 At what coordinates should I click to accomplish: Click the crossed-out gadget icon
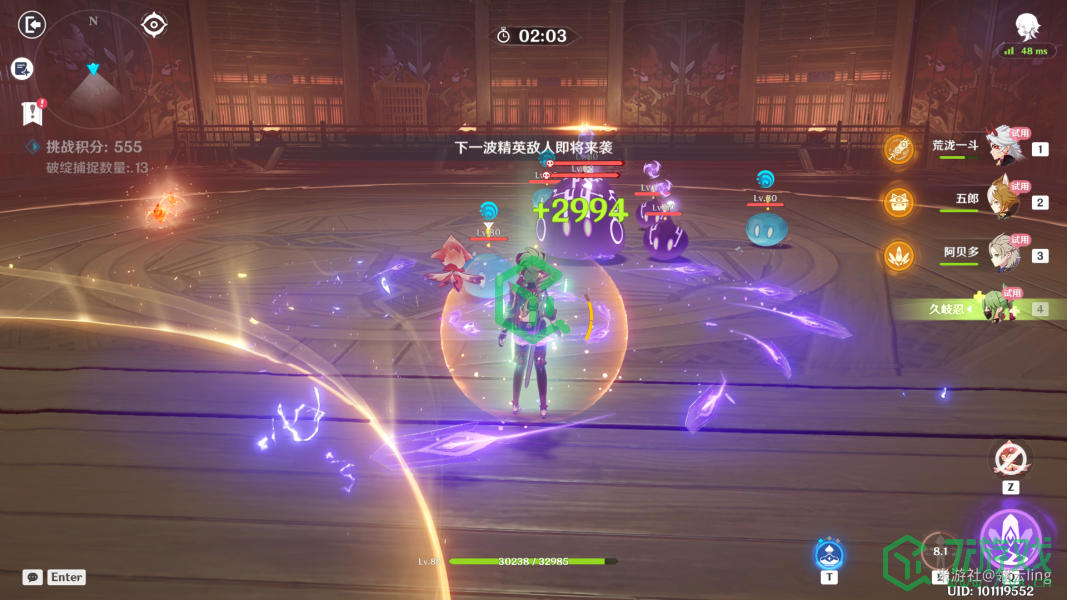tap(1009, 459)
